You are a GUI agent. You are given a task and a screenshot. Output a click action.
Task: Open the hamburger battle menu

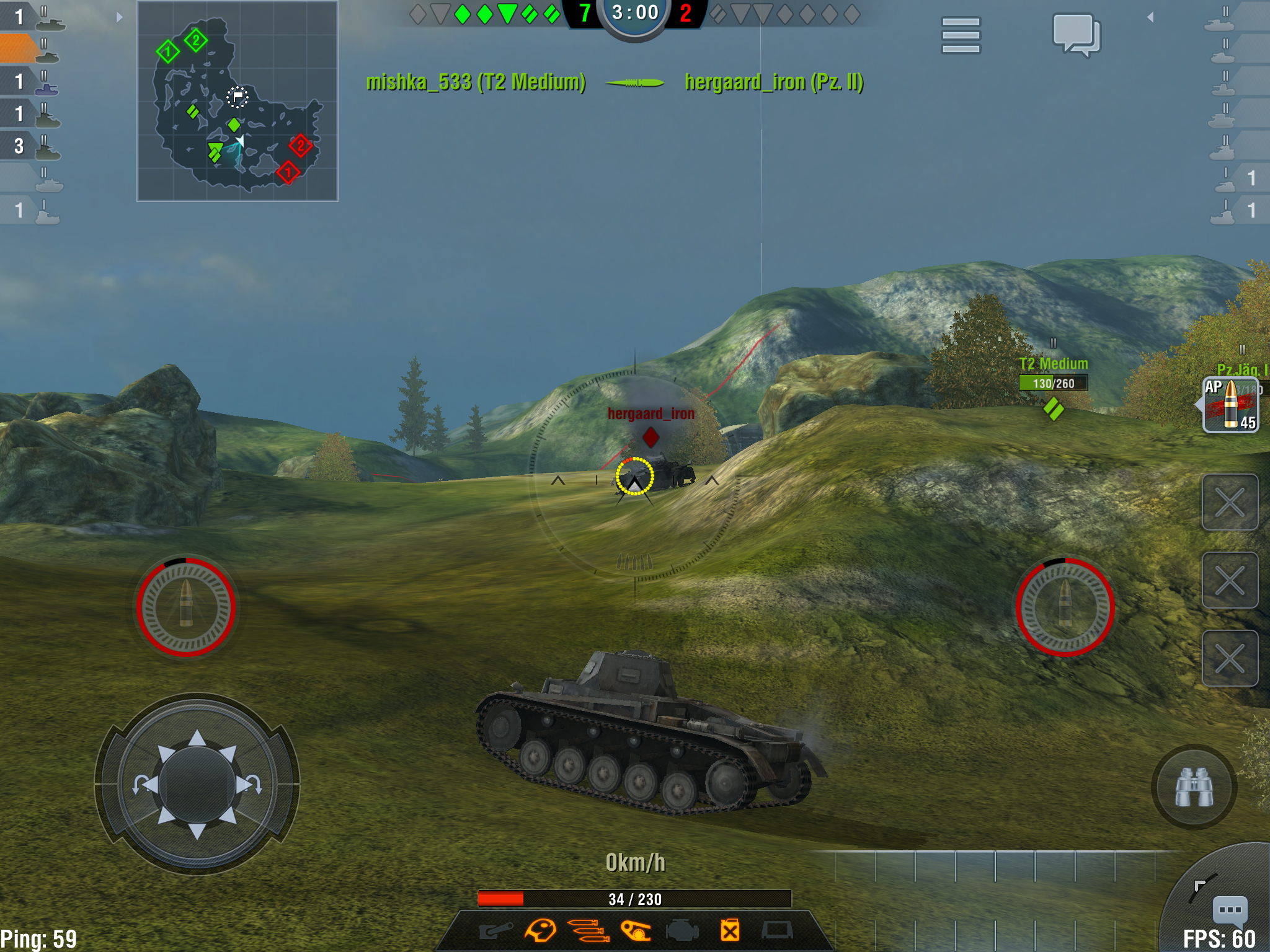click(961, 35)
